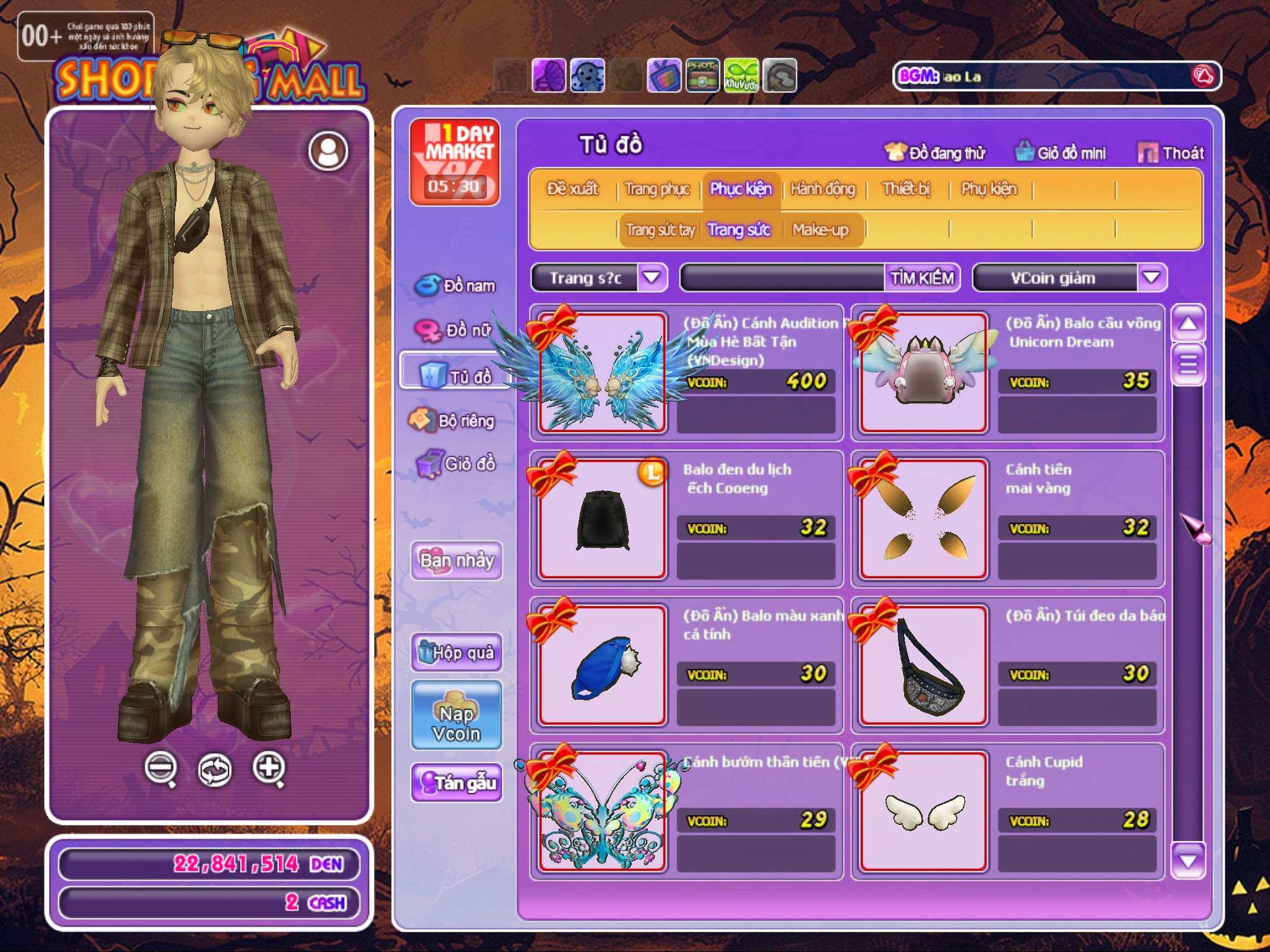
Task: Zoom in on the character preview
Action: [x=269, y=768]
